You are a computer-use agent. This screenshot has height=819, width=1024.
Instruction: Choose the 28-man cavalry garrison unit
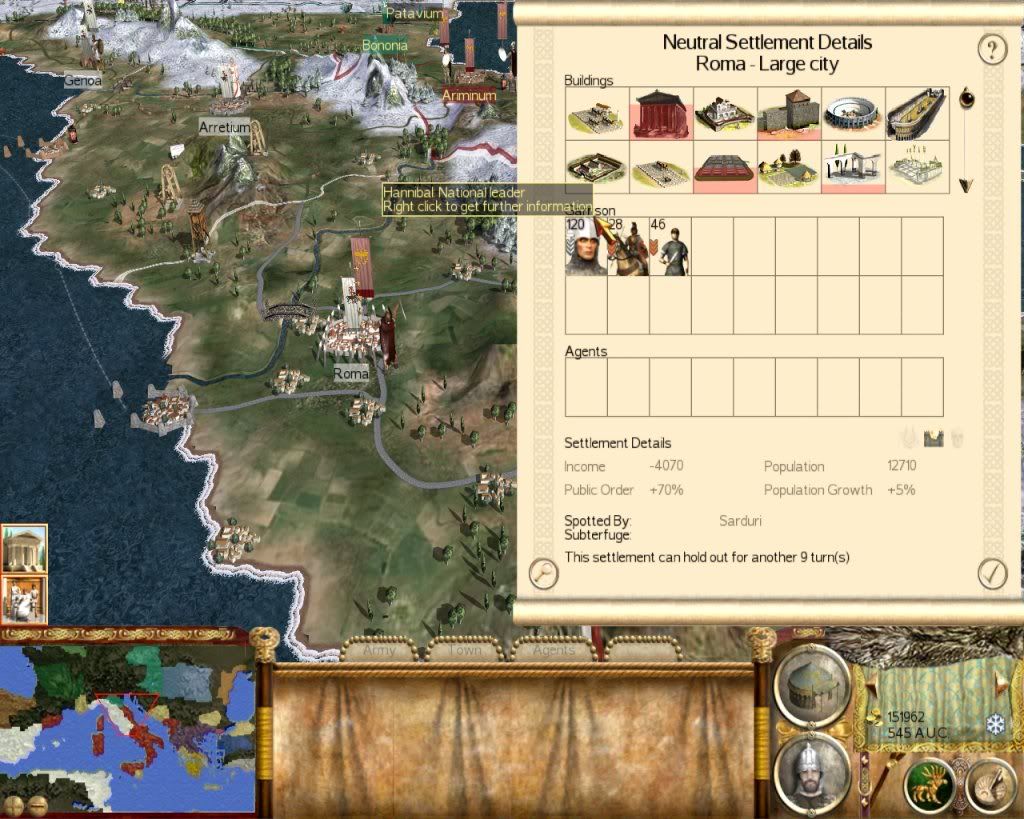[628, 246]
